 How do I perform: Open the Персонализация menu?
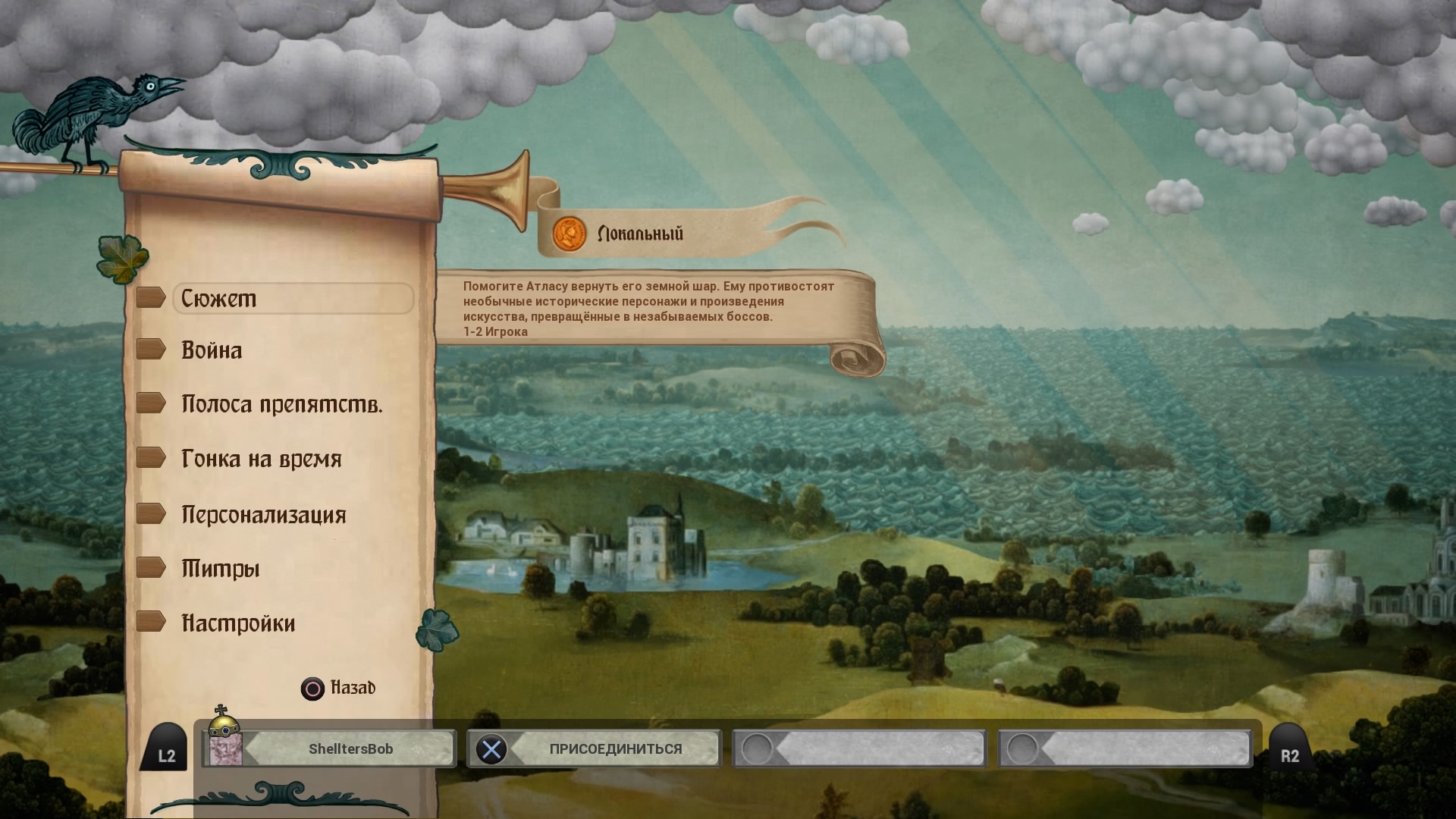tap(263, 515)
